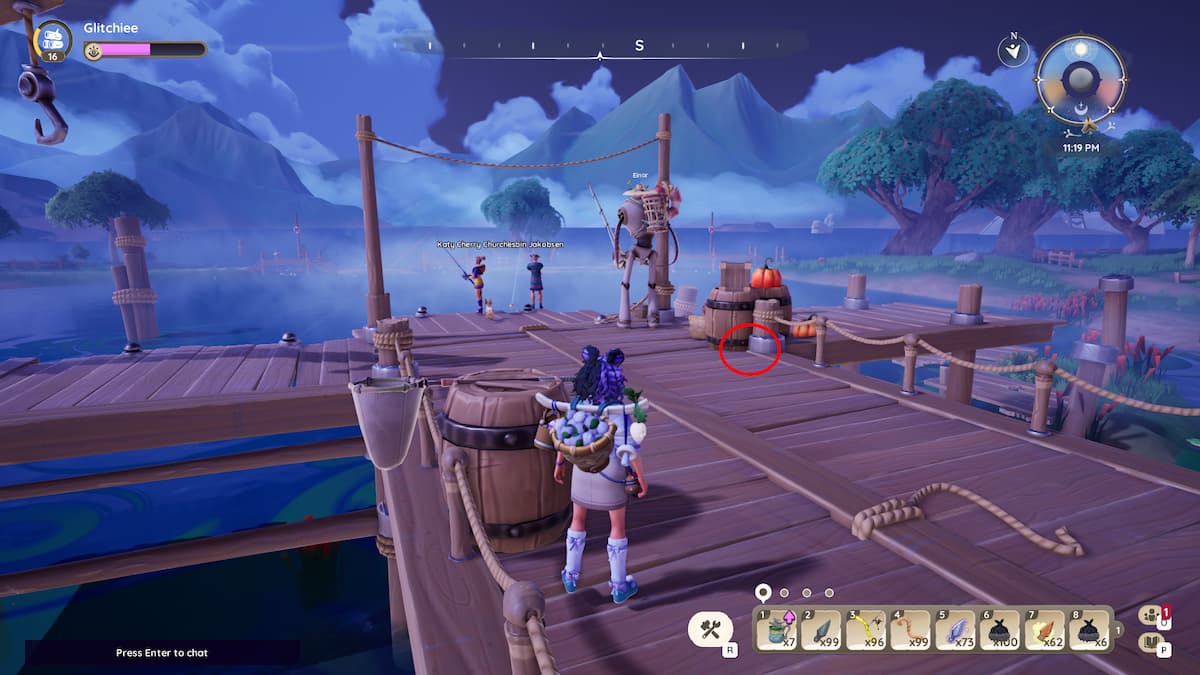This screenshot has height=675, width=1200.
Task: Open the journal book icon
Action: (x=1153, y=643)
